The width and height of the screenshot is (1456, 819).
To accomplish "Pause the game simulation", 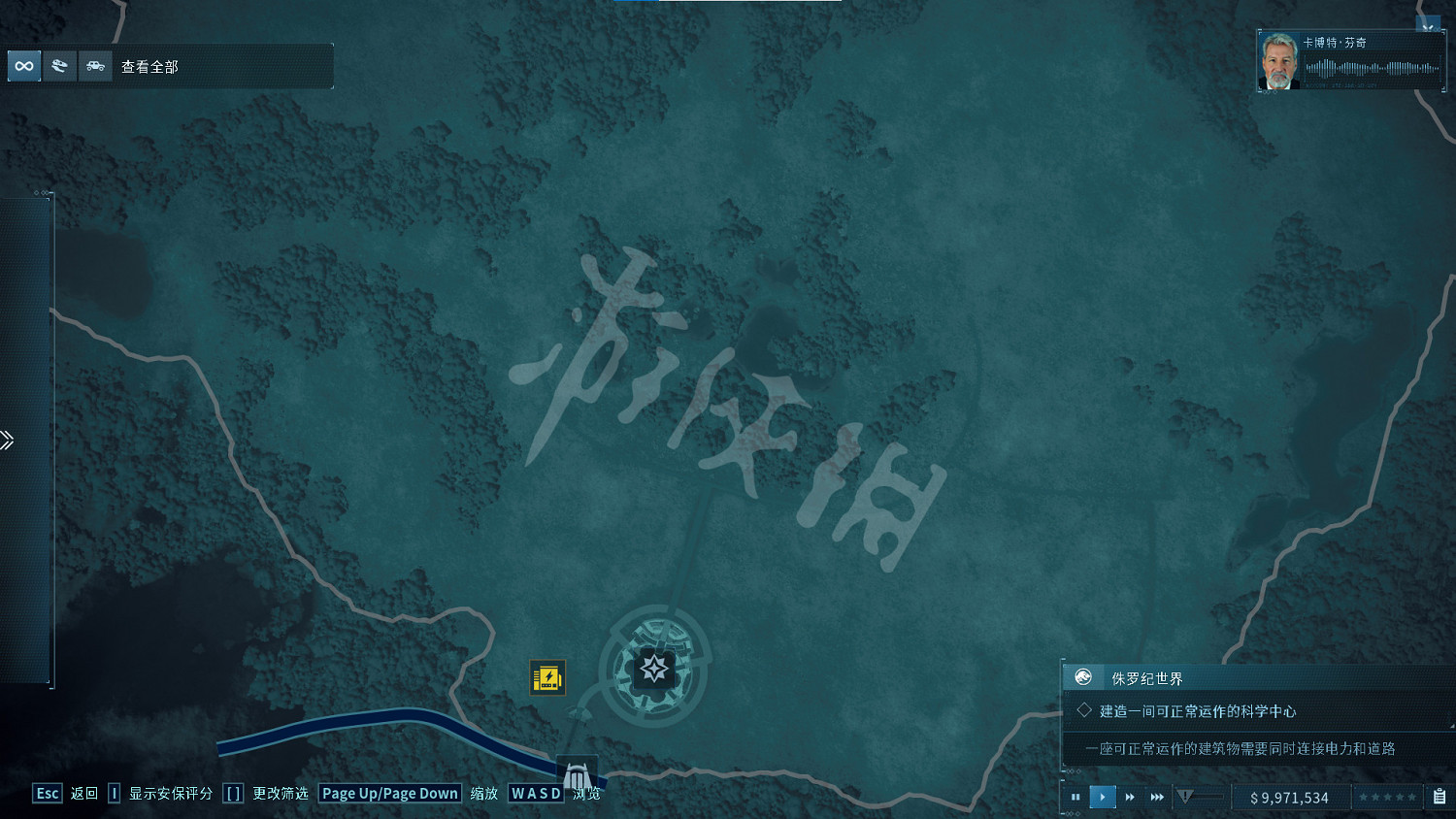I will pos(1075,797).
